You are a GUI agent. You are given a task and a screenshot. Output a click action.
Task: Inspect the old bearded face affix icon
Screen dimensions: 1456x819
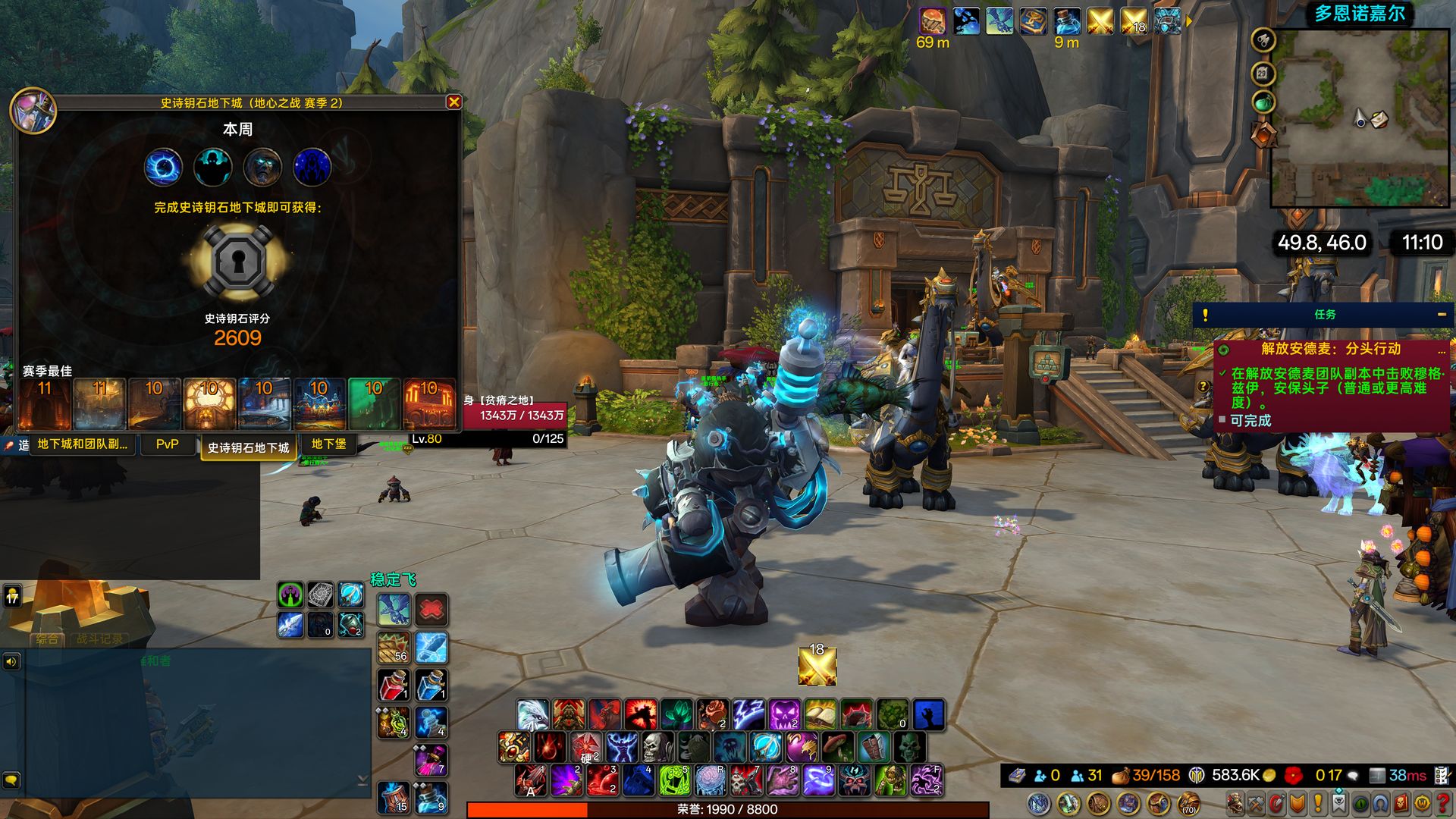pyautogui.click(x=262, y=167)
